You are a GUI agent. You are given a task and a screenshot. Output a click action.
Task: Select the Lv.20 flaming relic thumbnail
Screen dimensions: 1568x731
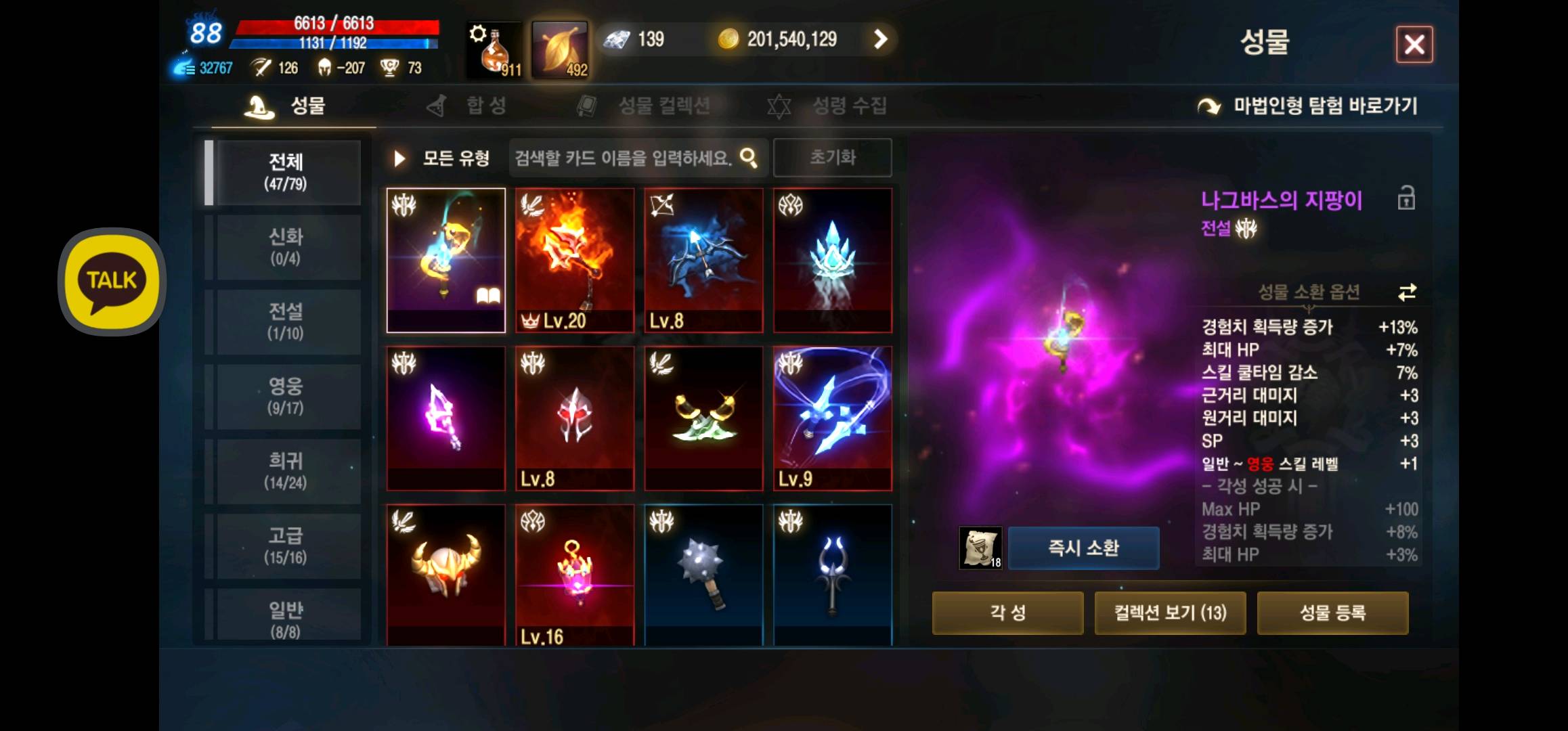[574, 261]
